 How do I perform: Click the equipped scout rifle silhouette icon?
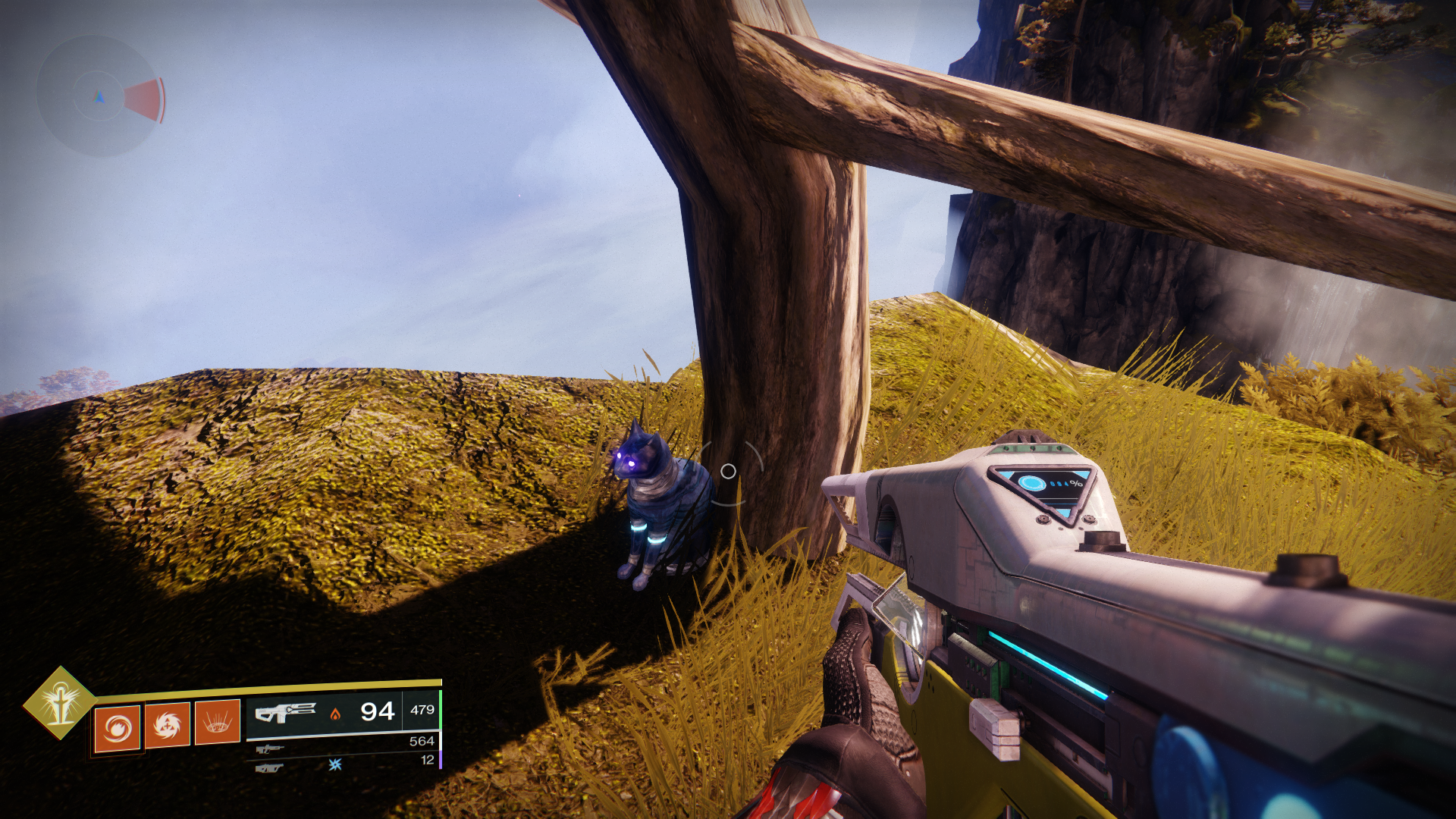click(x=287, y=711)
